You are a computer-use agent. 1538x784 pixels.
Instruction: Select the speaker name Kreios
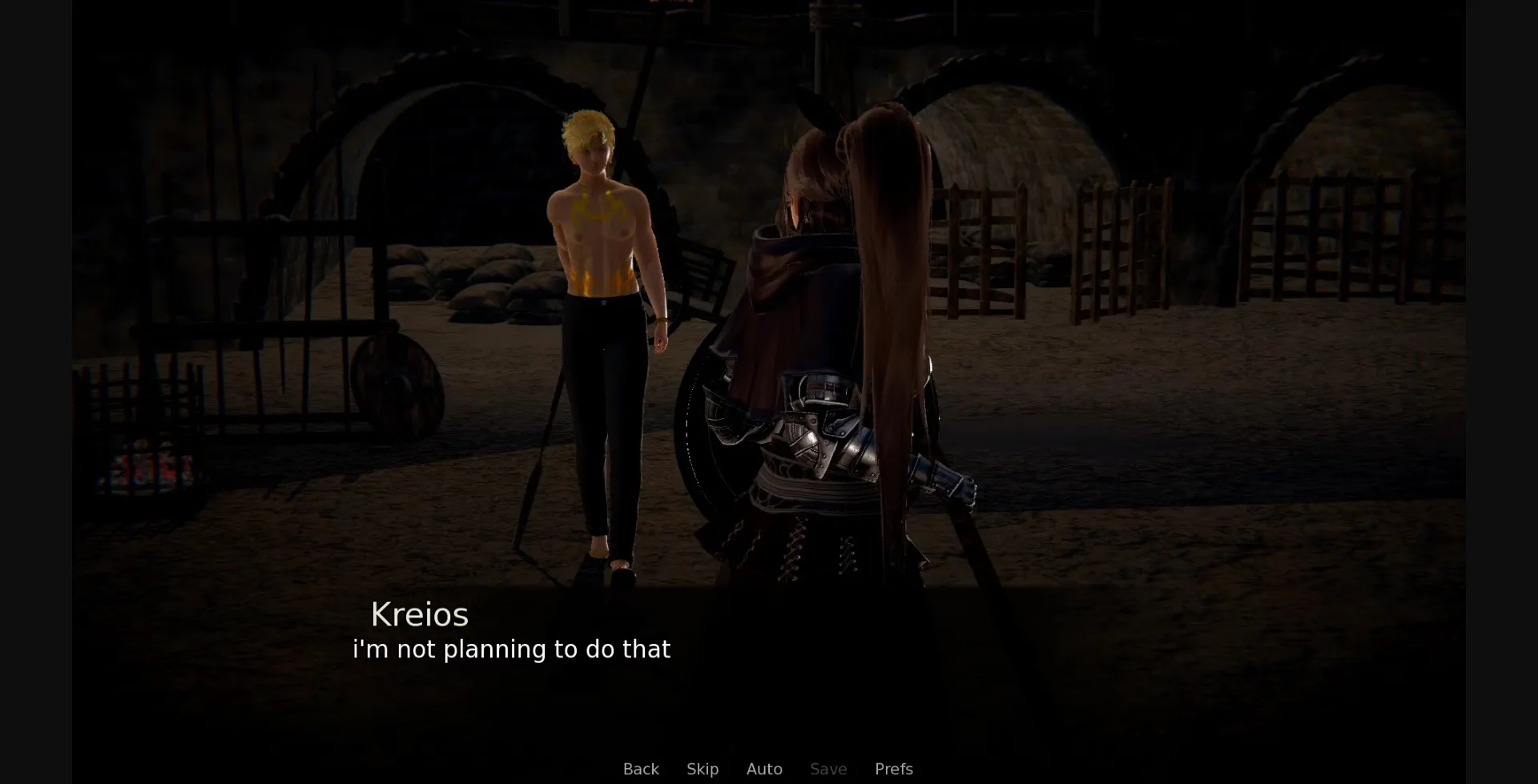pyautogui.click(x=420, y=615)
